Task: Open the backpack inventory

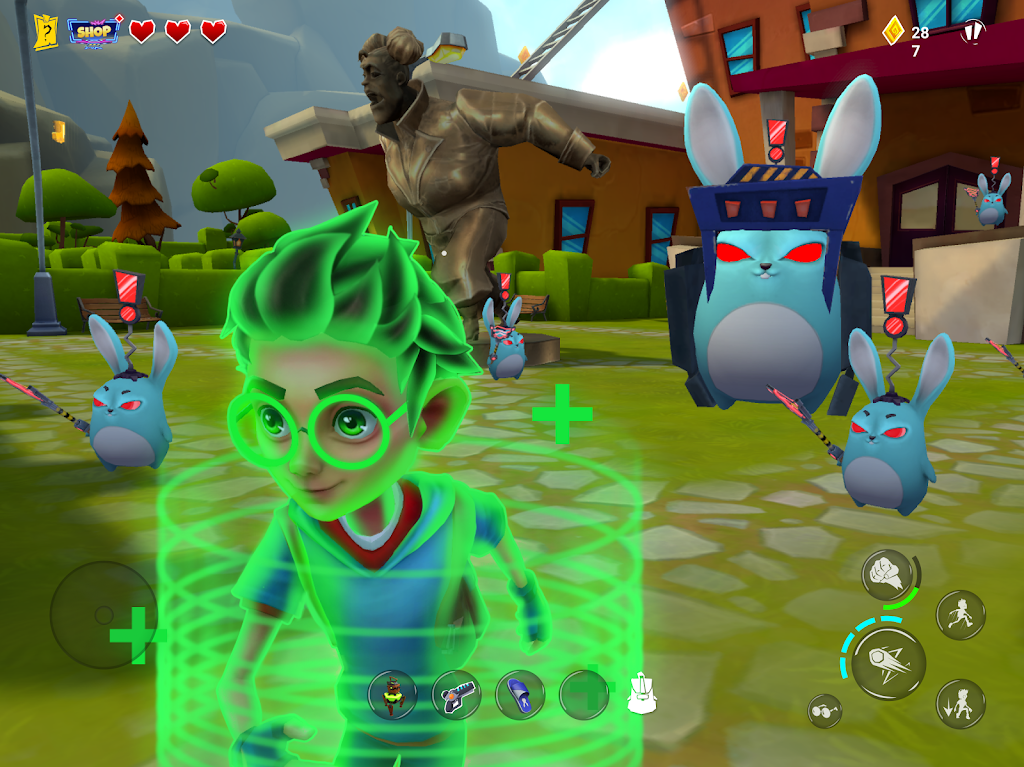Action: pyautogui.click(x=641, y=693)
